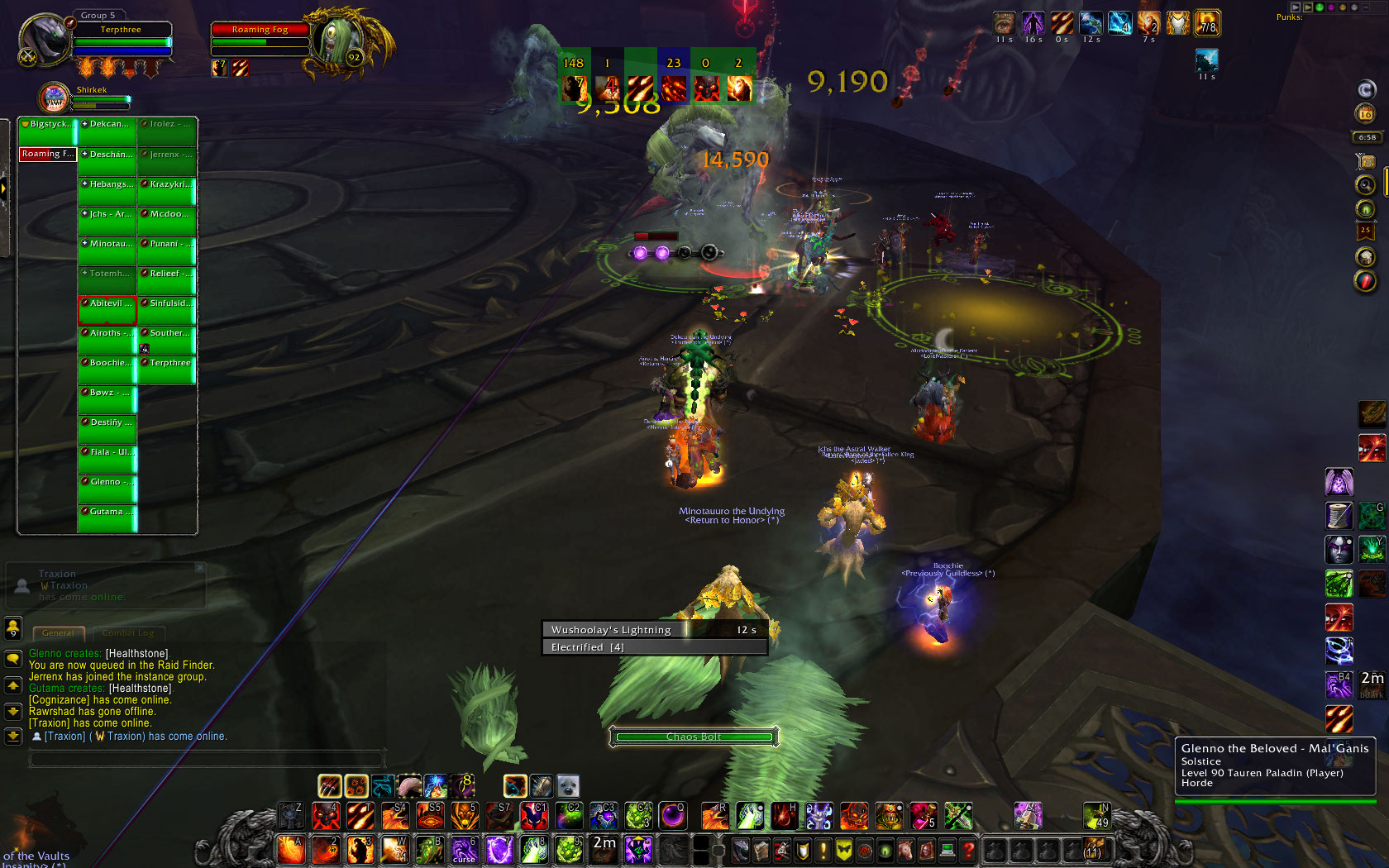Open the Combat Log tab

[x=128, y=633]
